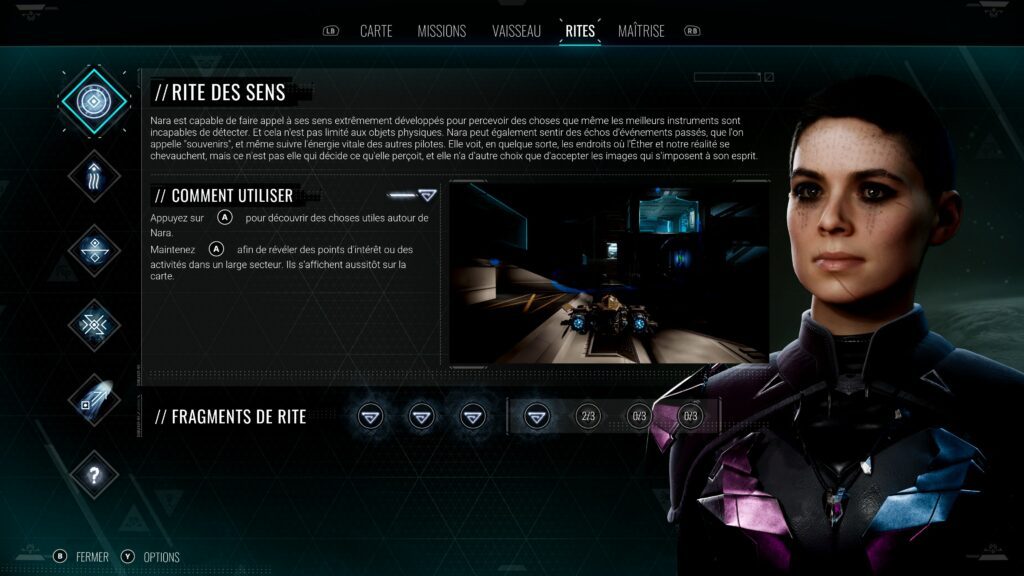Open the Missions tab
This screenshot has height=576, width=1024.
click(441, 31)
